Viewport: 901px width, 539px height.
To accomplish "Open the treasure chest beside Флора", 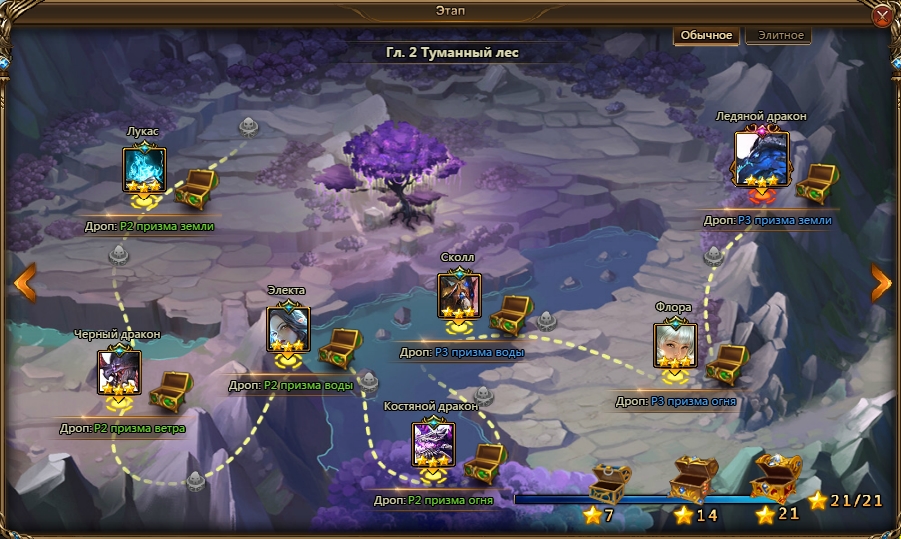I will pyautogui.click(x=726, y=363).
